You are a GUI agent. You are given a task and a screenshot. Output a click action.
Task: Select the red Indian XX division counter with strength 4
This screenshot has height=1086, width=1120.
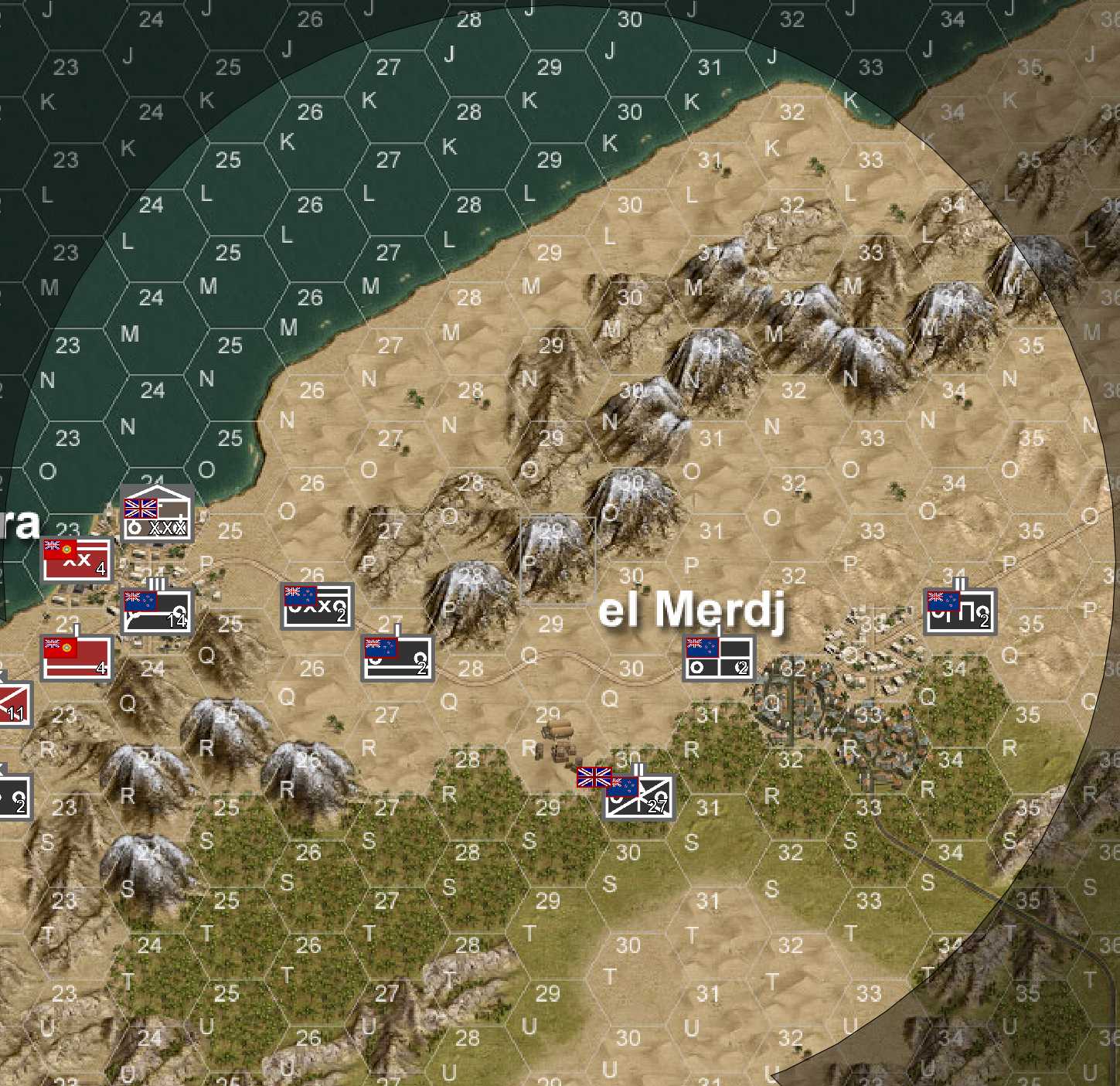(x=75, y=560)
